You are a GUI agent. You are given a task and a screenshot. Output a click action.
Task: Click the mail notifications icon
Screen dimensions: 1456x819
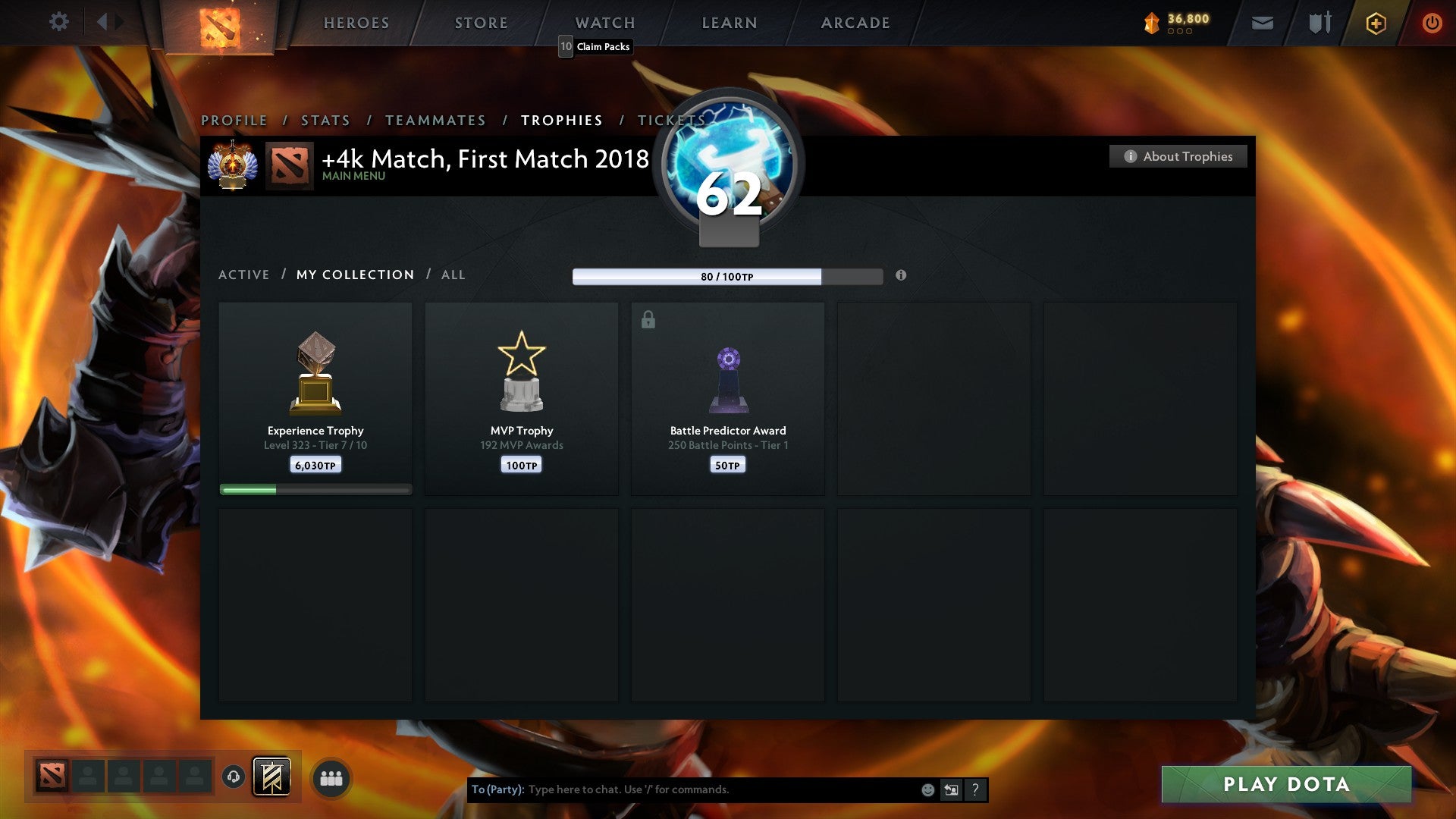(x=1261, y=22)
